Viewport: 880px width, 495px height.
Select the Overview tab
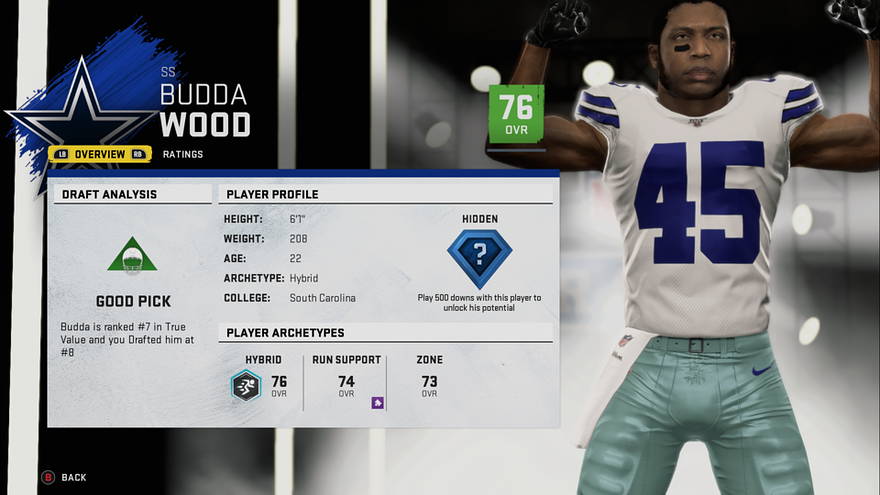(x=99, y=154)
